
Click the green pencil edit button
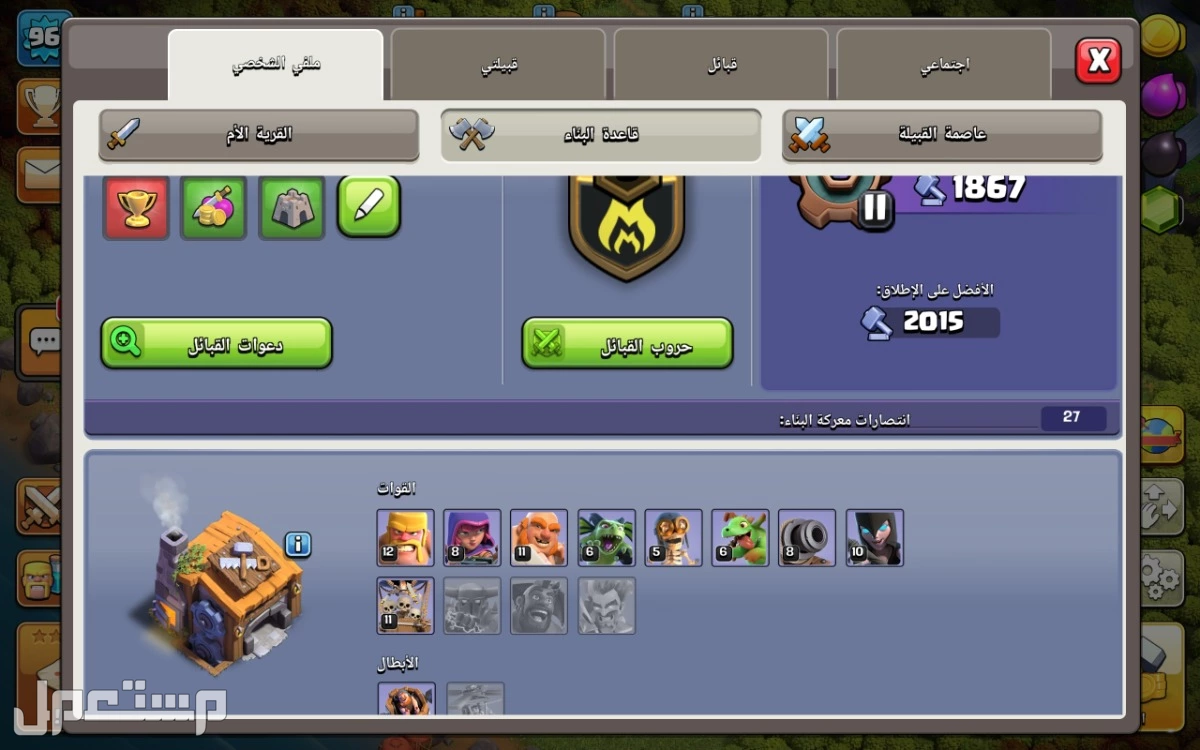point(369,206)
